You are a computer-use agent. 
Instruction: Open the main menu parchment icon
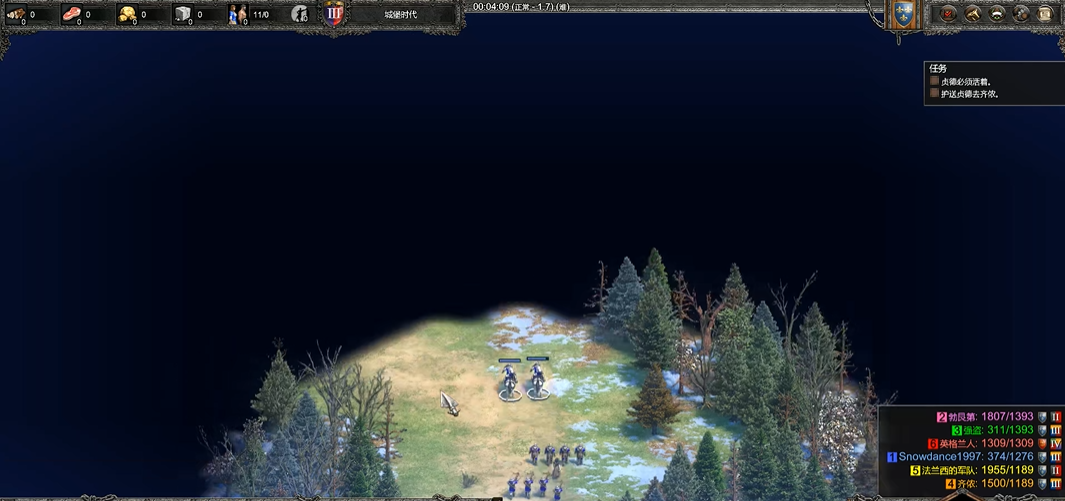pos(1046,14)
